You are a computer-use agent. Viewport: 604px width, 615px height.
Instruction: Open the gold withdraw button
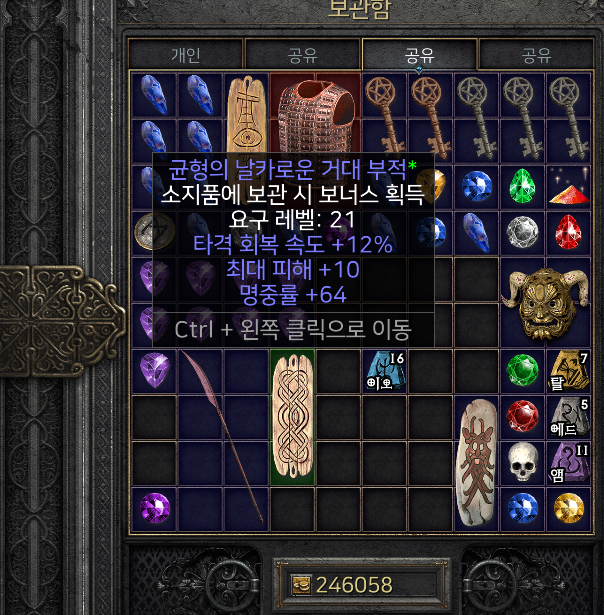tap(300, 585)
